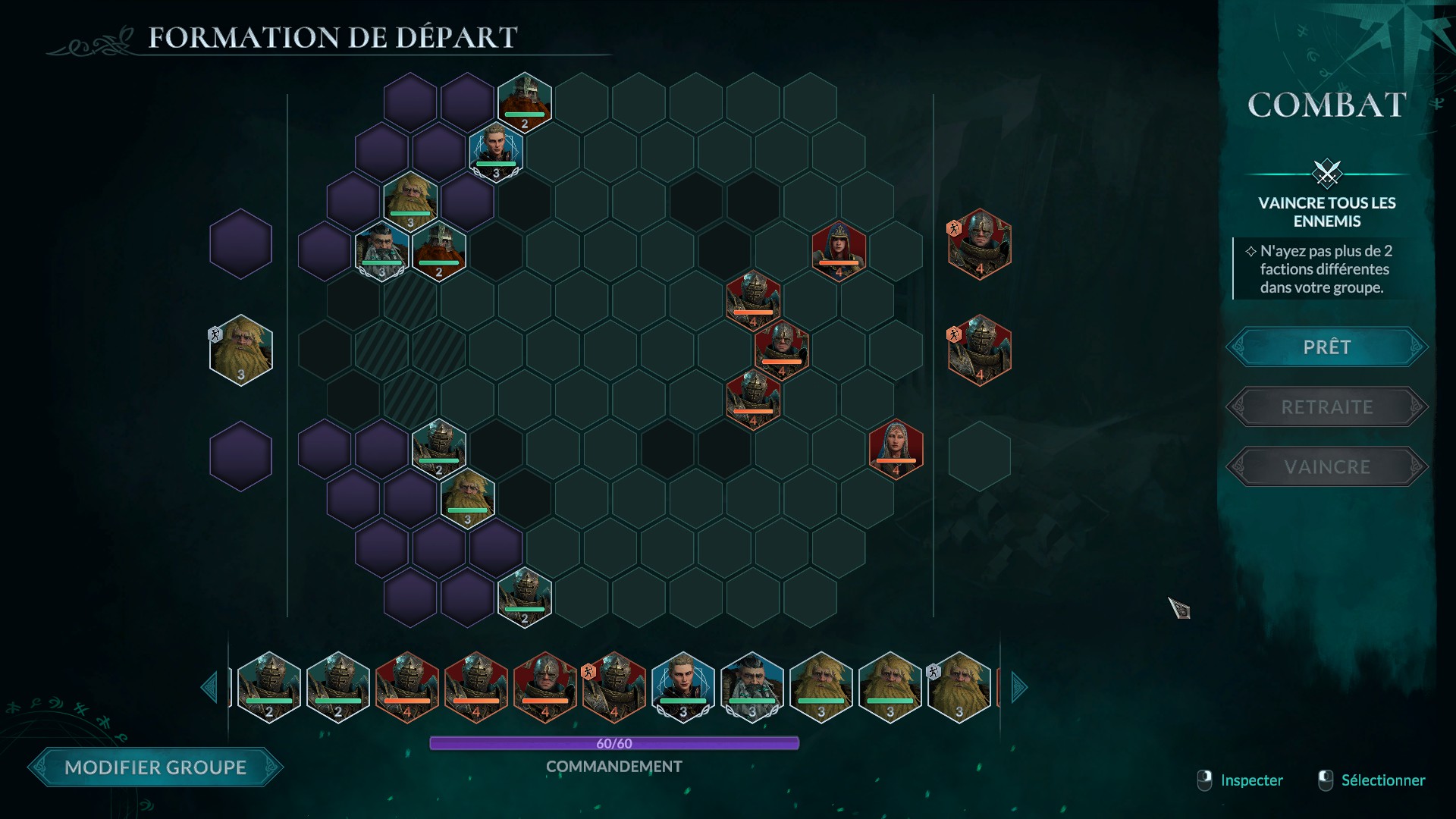Image resolution: width=1456 pixels, height=819 pixels.
Task: Confirm formation with the PRÊT button
Action: [x=1327, y=347]
